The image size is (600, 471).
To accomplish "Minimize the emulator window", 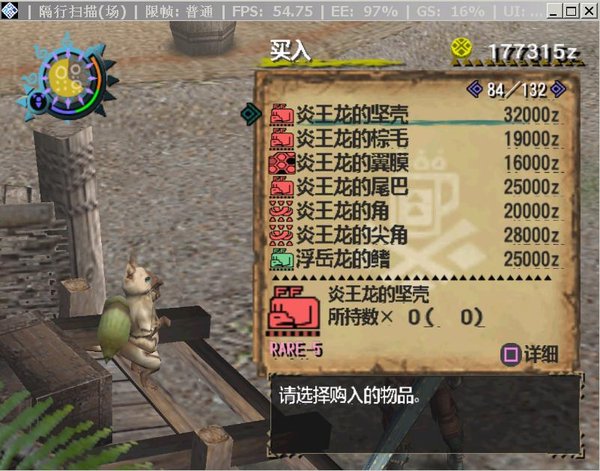I will coord(553,12).
